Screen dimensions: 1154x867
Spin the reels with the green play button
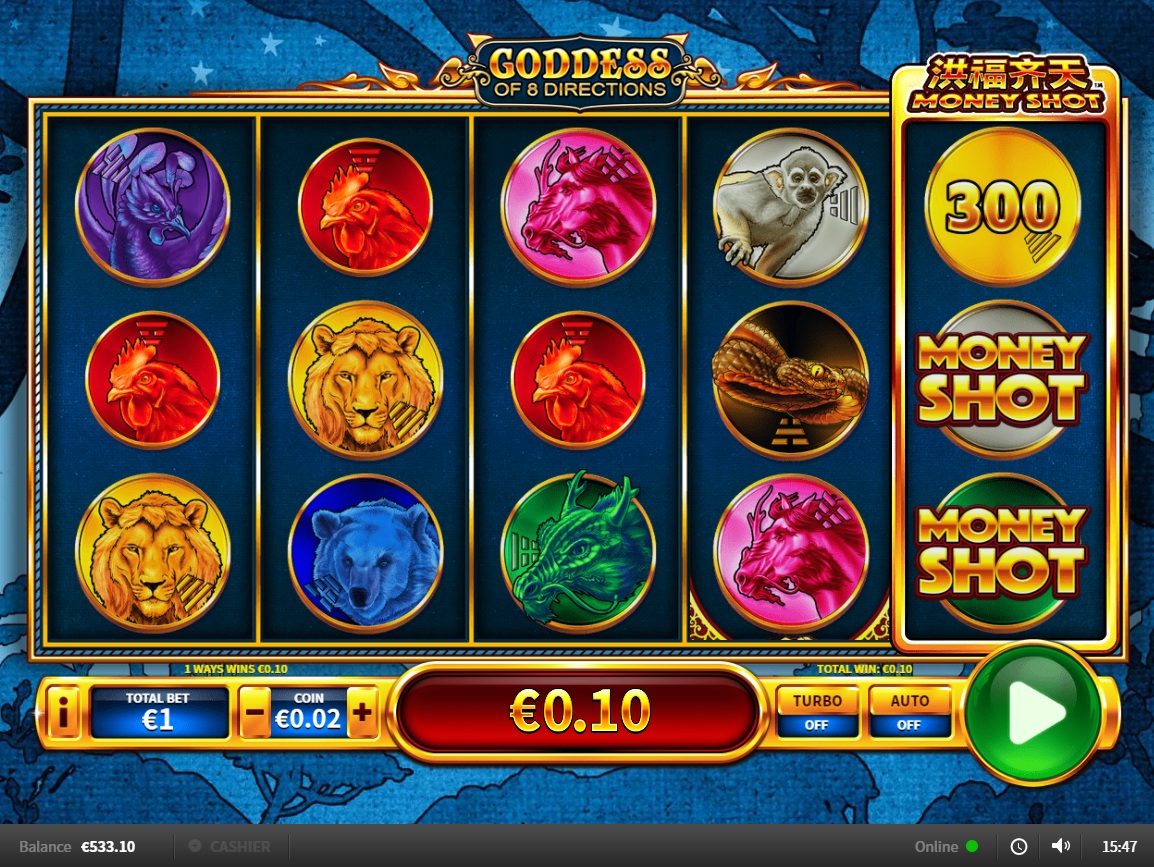(1034, 712)
